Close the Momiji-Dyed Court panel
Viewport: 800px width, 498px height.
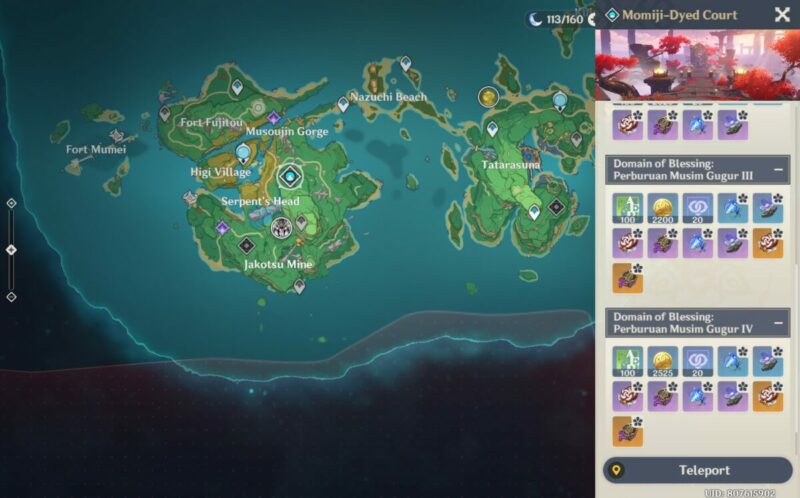pyautogui.click(x=782, y=15)
